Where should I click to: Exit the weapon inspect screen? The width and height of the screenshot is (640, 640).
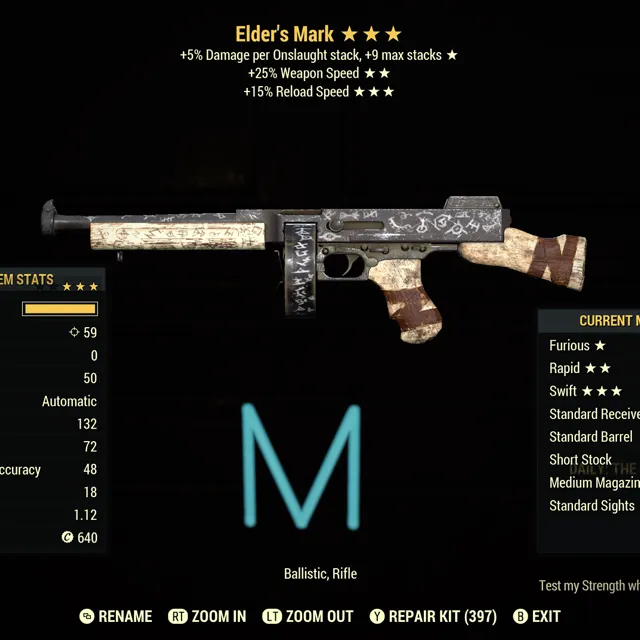point(537,617)
